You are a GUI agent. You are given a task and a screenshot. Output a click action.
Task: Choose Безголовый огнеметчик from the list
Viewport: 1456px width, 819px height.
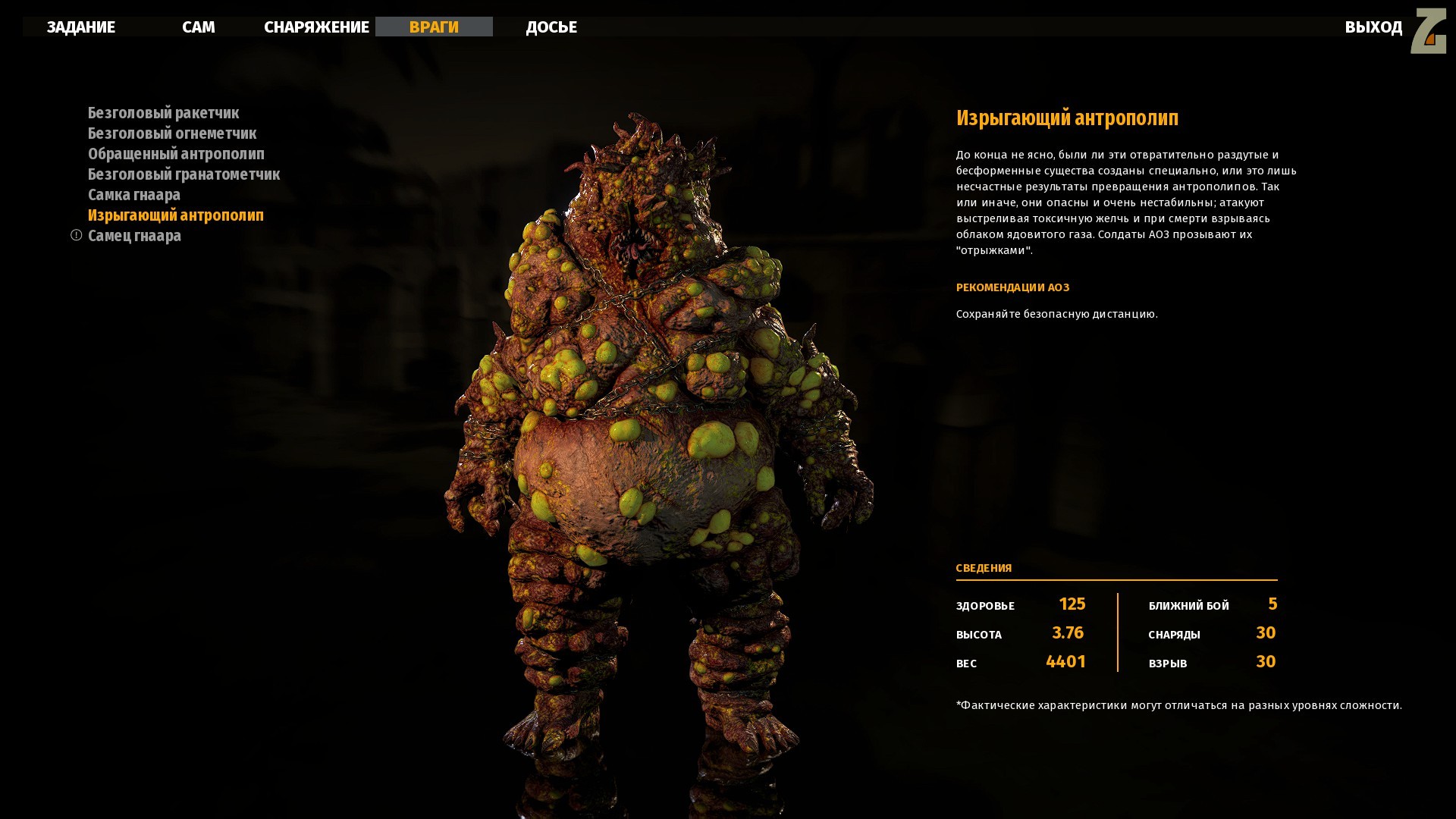click(x=172, y=133)
